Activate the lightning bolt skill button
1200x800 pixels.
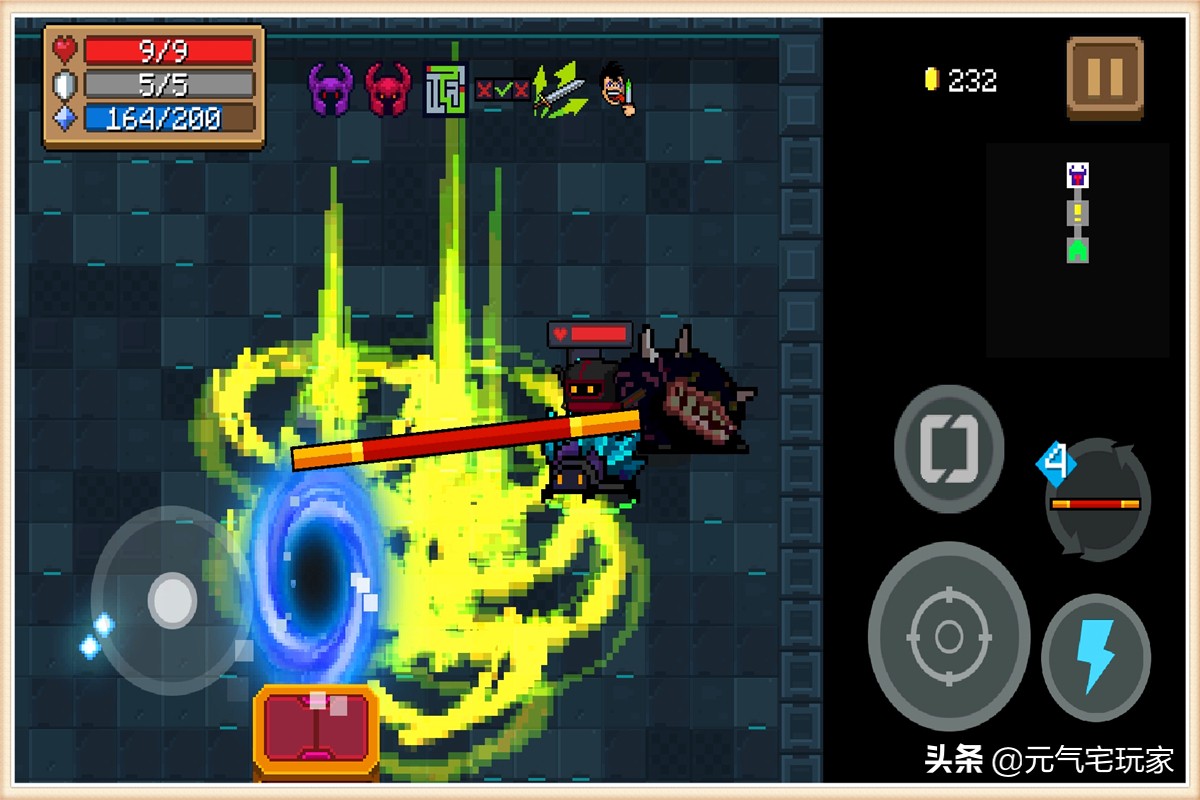(x=1095, y=657)
